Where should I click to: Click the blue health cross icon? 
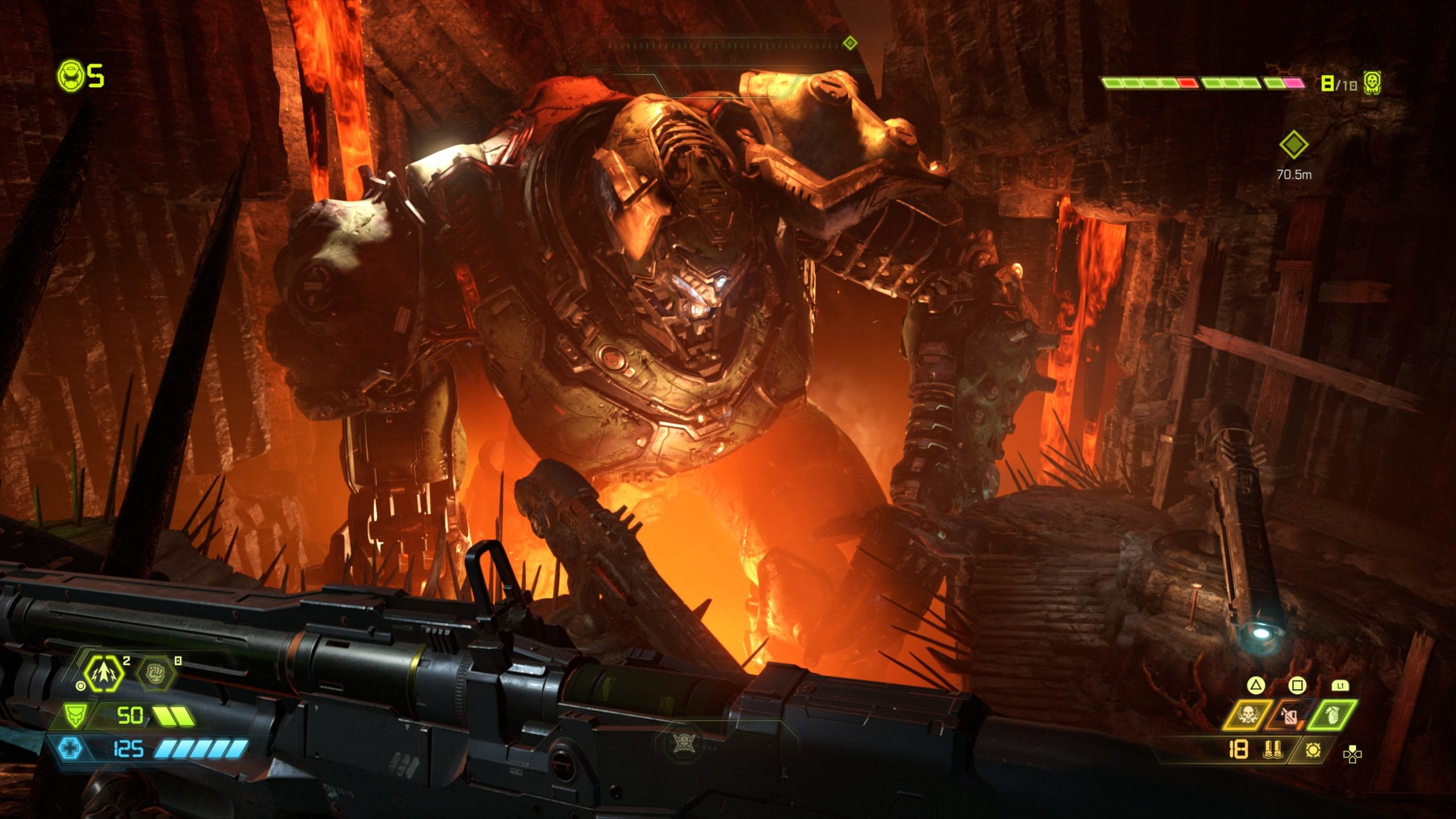(69, 748)
